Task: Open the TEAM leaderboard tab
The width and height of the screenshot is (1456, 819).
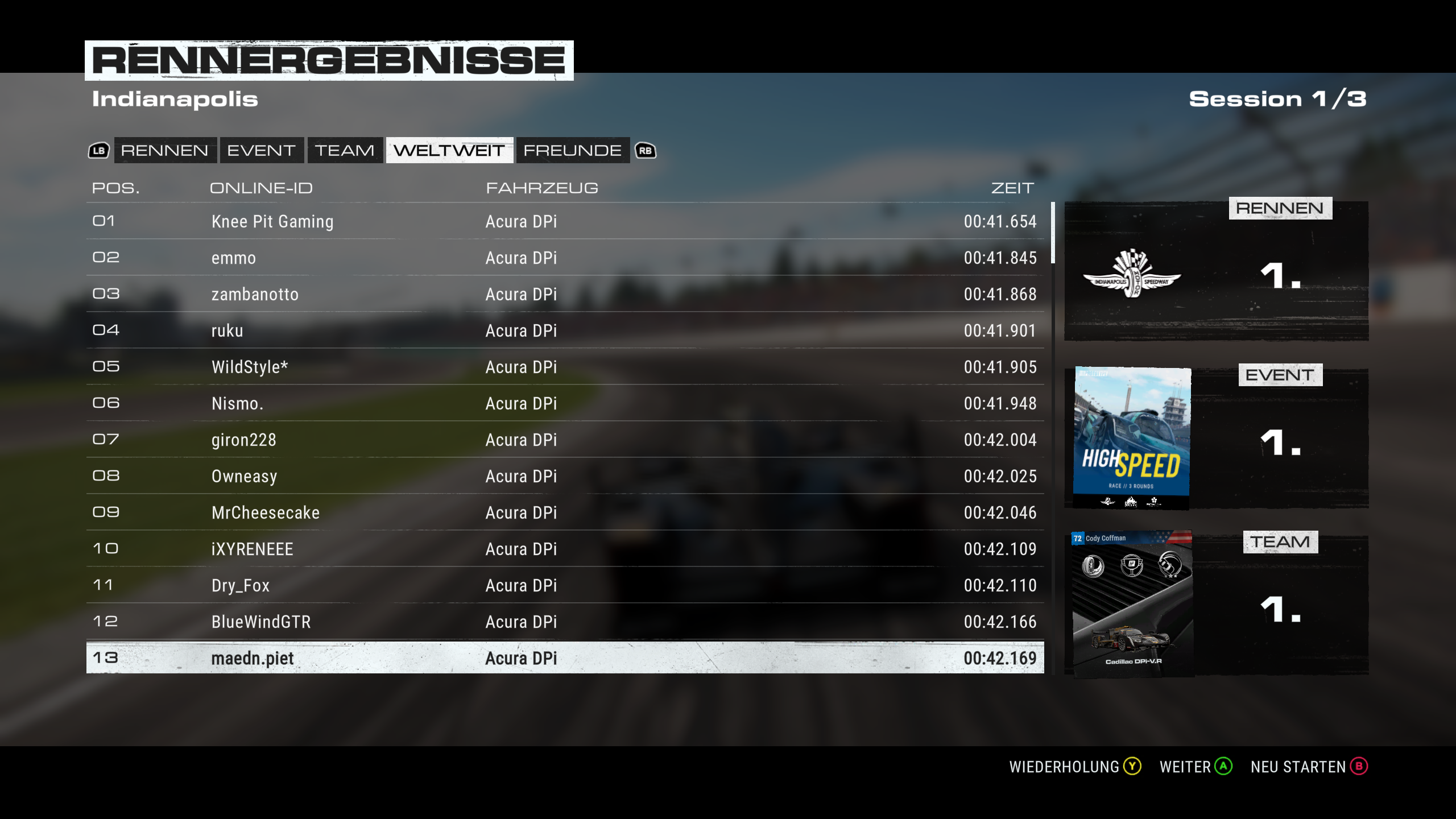Action: [344, 151]
